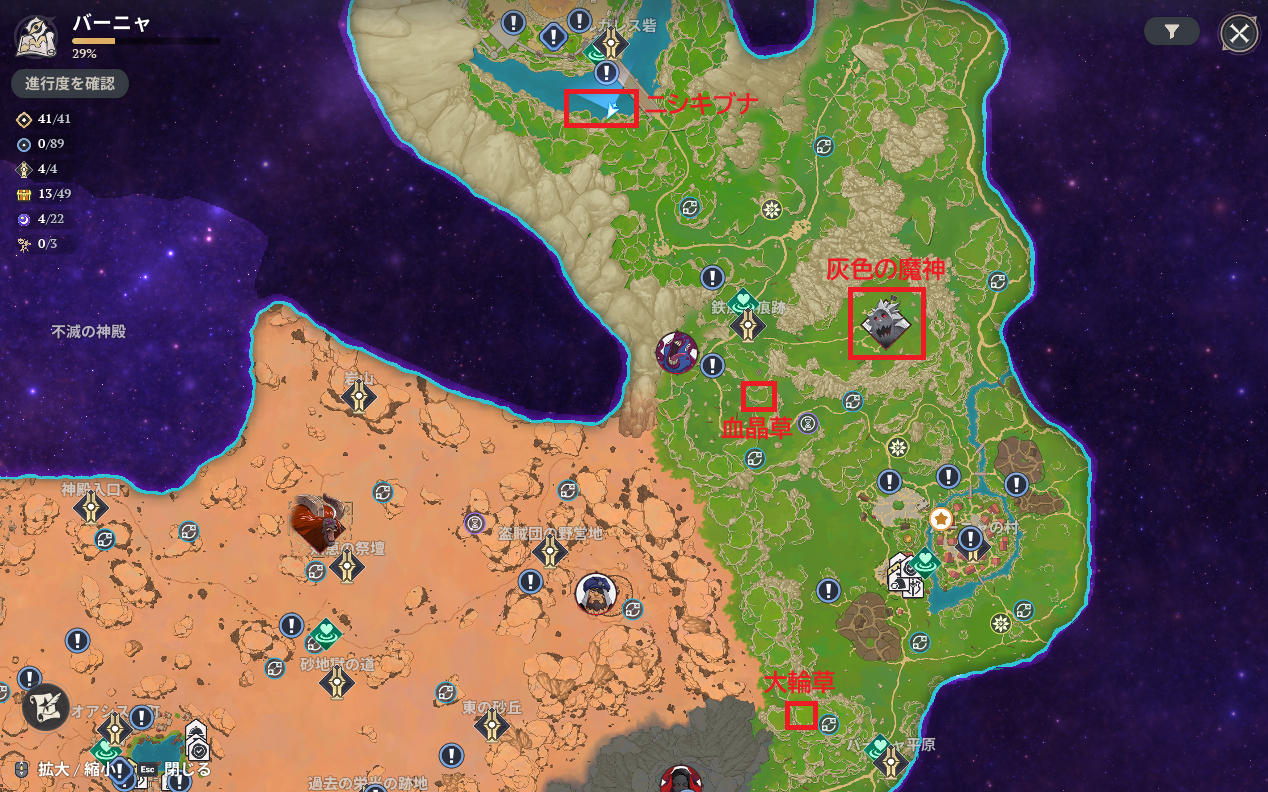Open the バーニャ region icon

tap(35, 37)
